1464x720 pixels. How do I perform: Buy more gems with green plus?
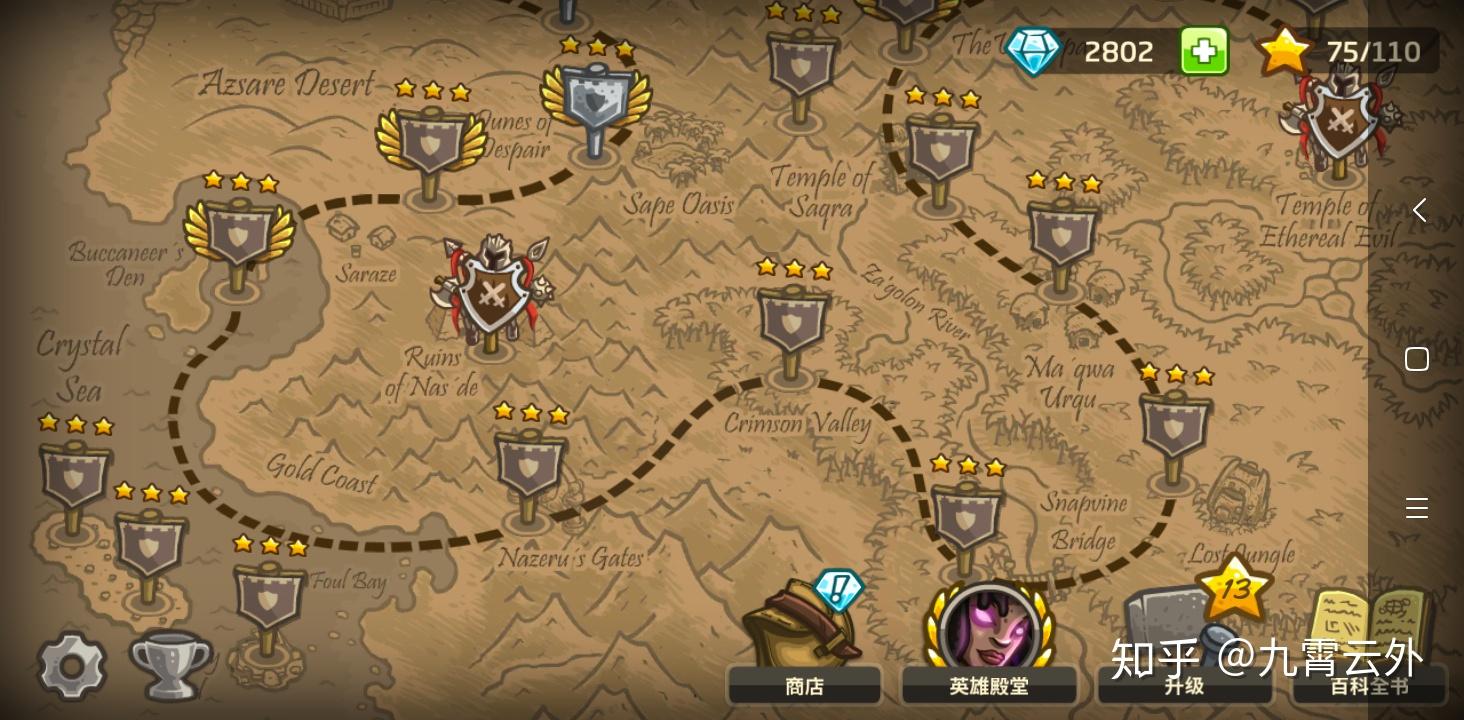[1204, 50]
